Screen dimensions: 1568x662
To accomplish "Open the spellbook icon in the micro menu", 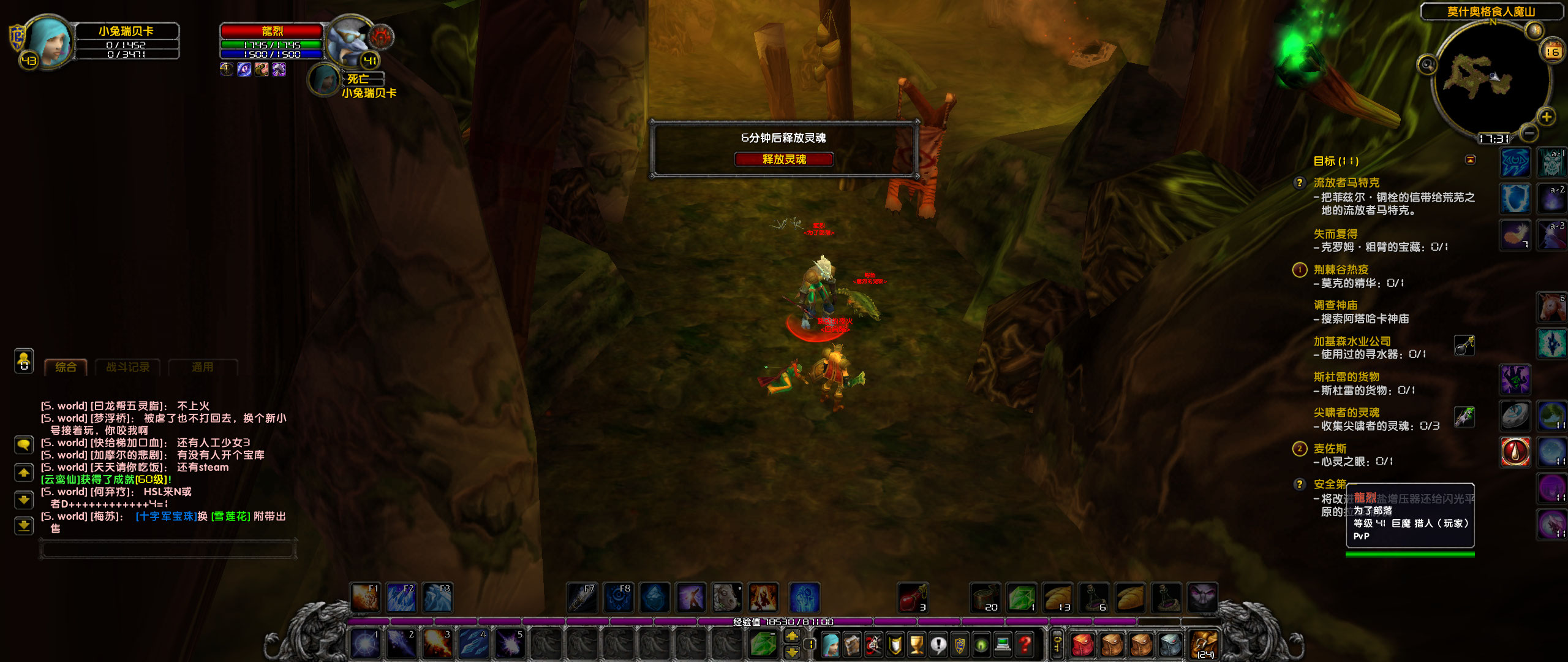I will 851,644.
